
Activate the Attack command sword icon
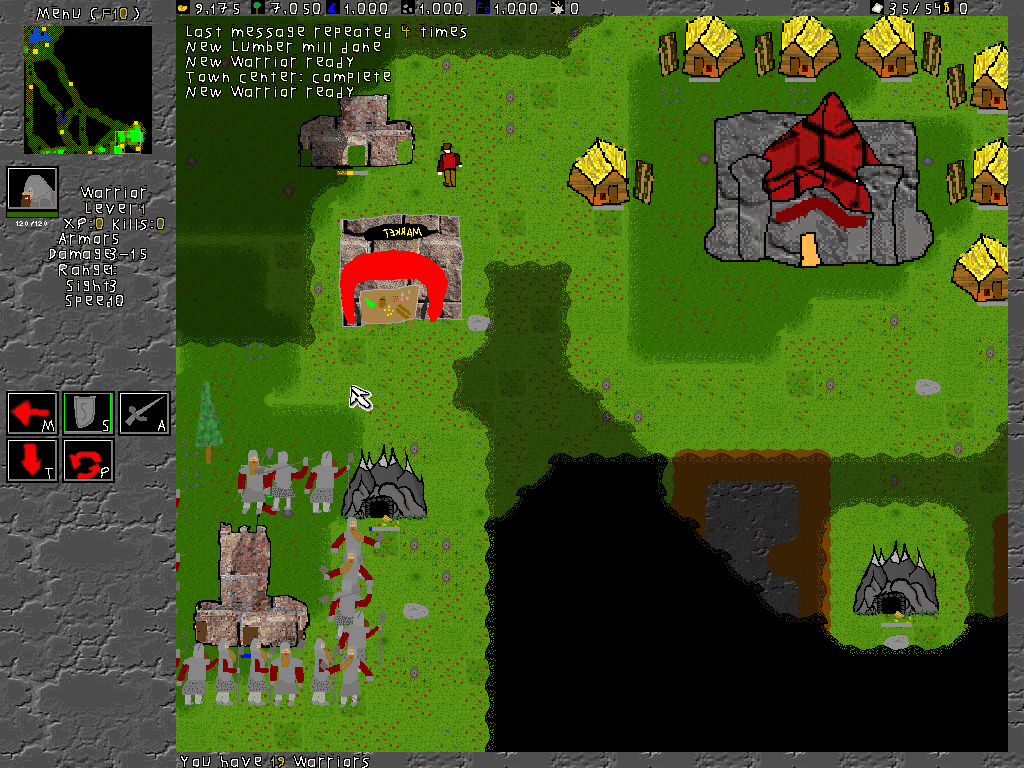tap(144, 413)
